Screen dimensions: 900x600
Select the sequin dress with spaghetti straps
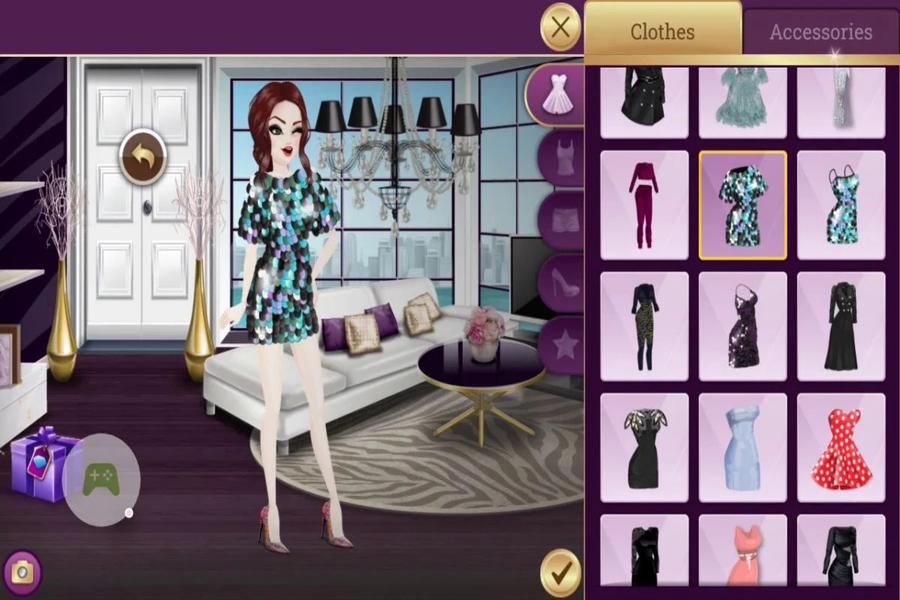(x=841, y=204)
